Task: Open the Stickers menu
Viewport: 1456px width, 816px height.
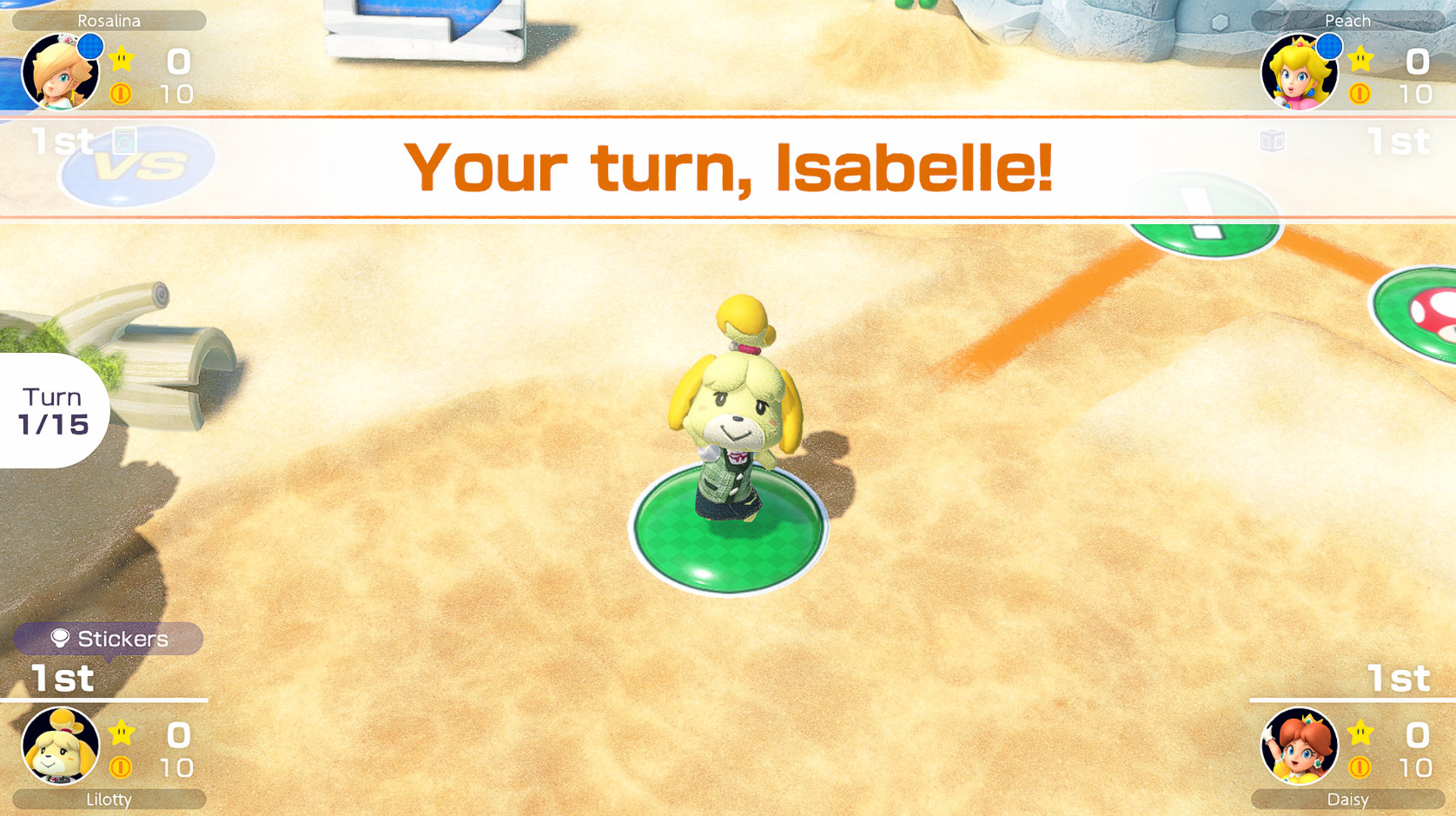Action: 108,639
